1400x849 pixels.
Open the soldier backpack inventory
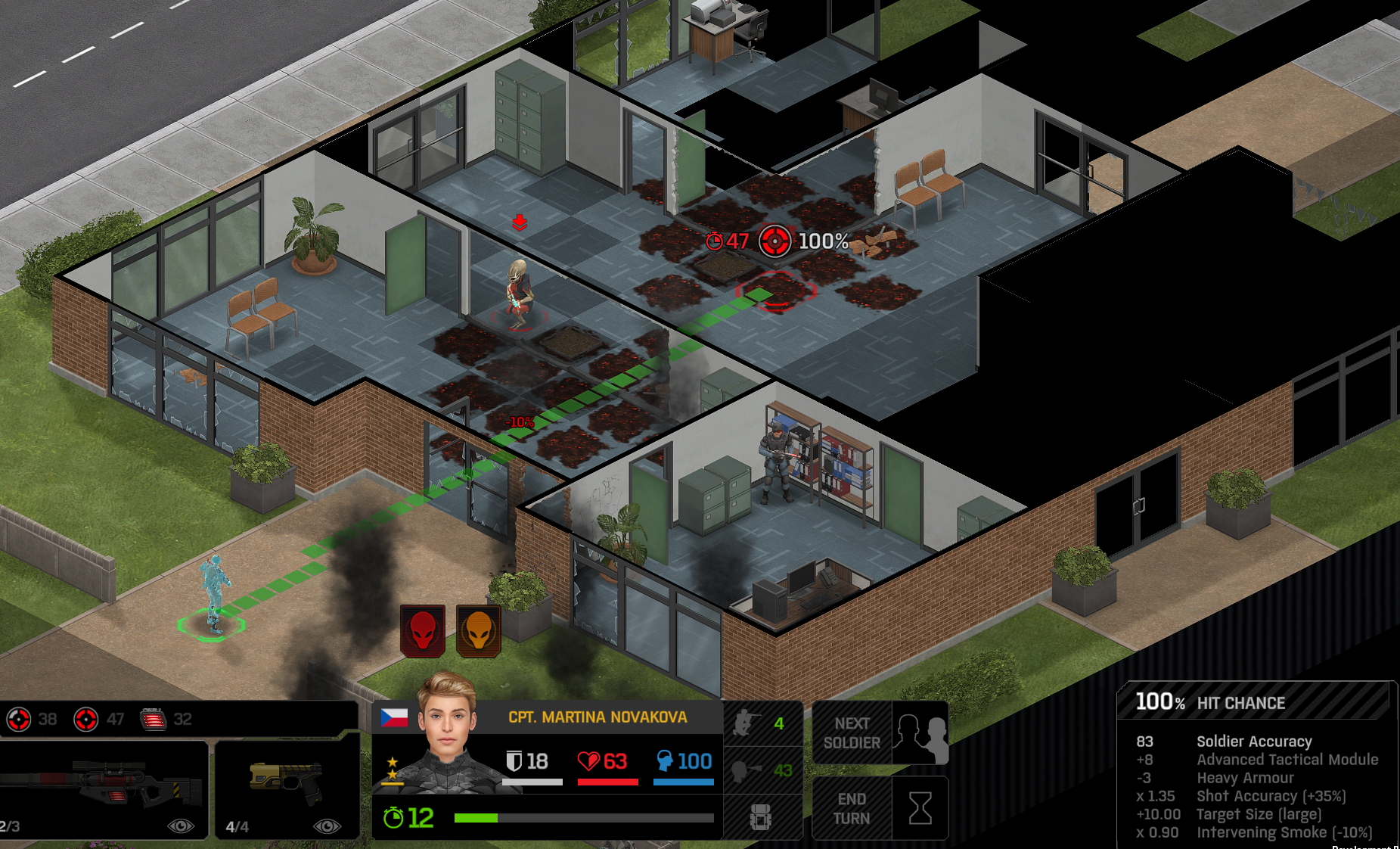[761, 818]
